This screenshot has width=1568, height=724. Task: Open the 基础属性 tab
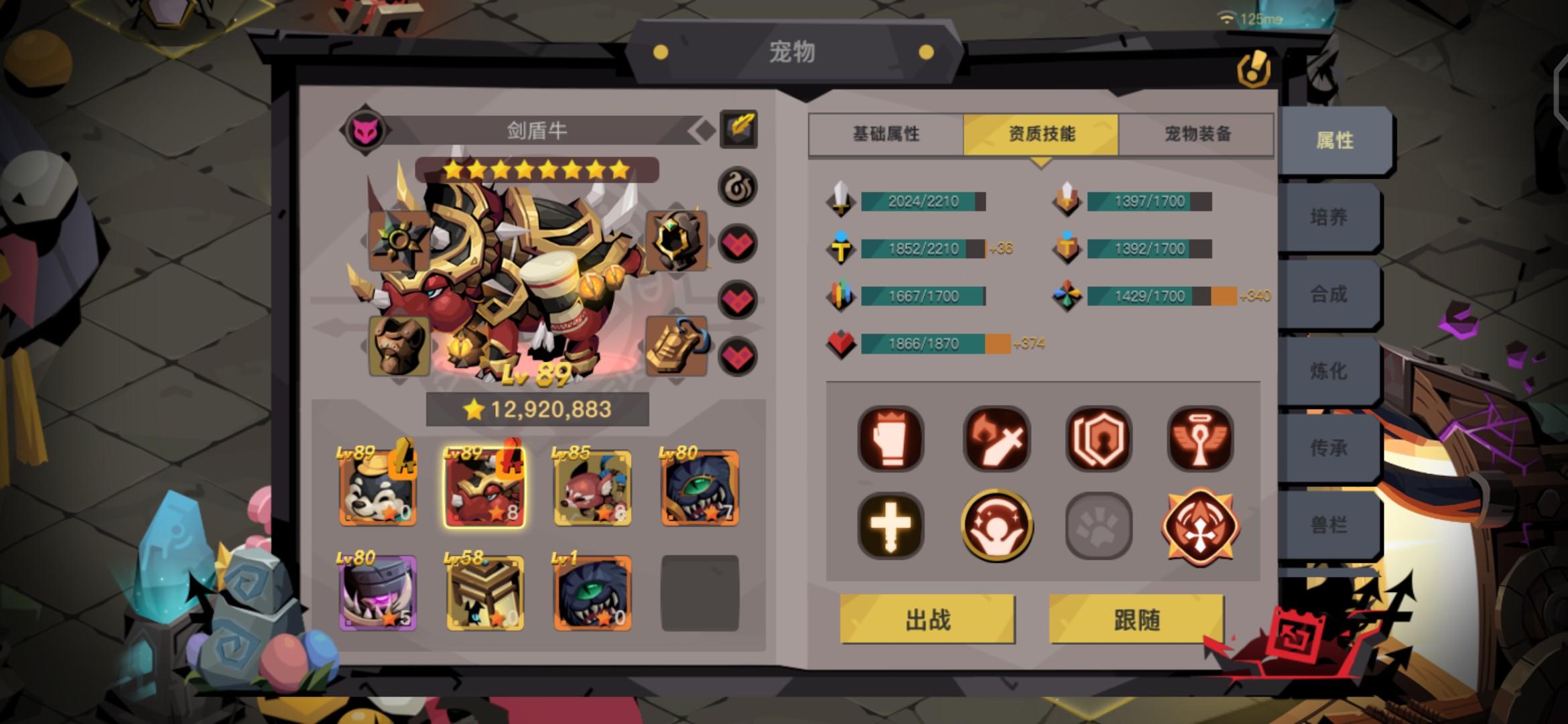pos(888,135)
